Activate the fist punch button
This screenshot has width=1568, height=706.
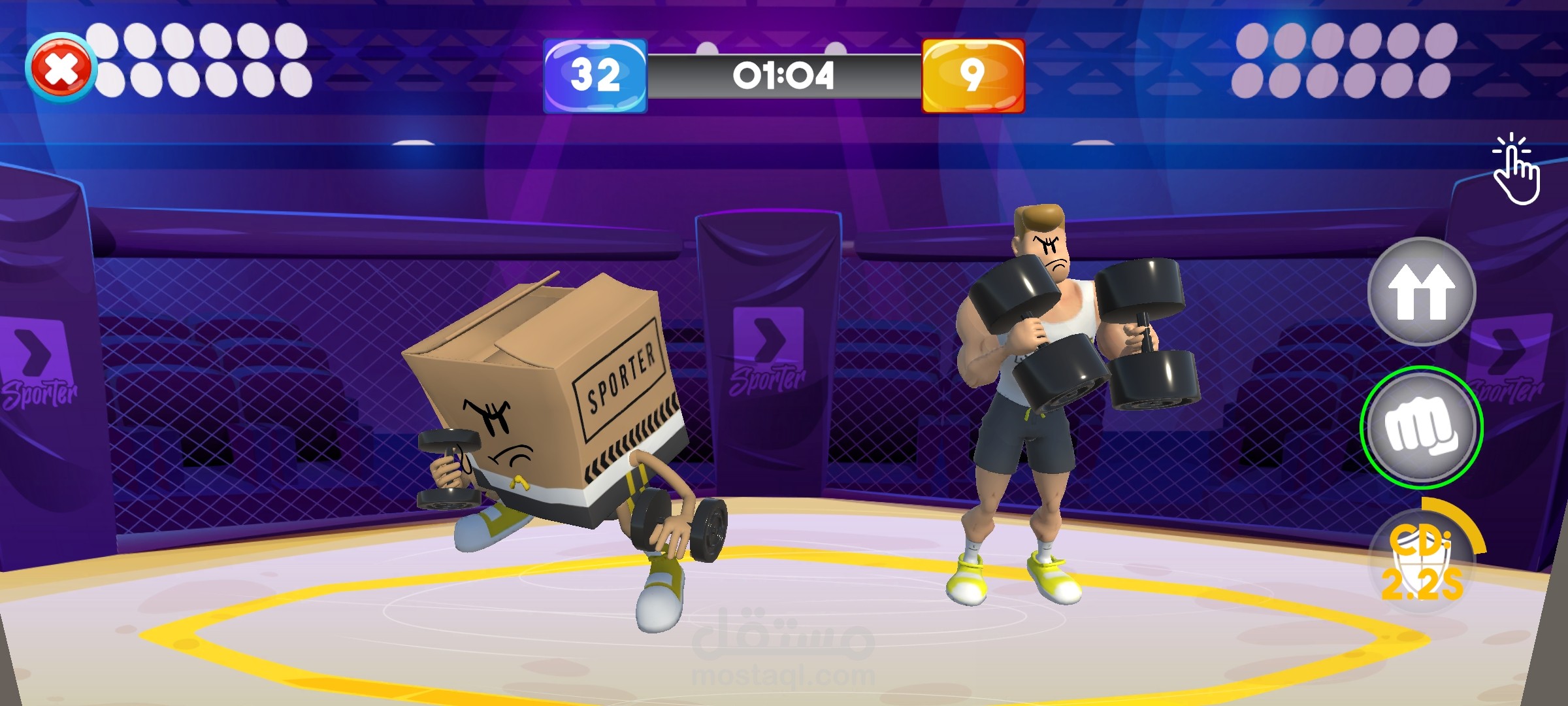[x=1421, y=428]
